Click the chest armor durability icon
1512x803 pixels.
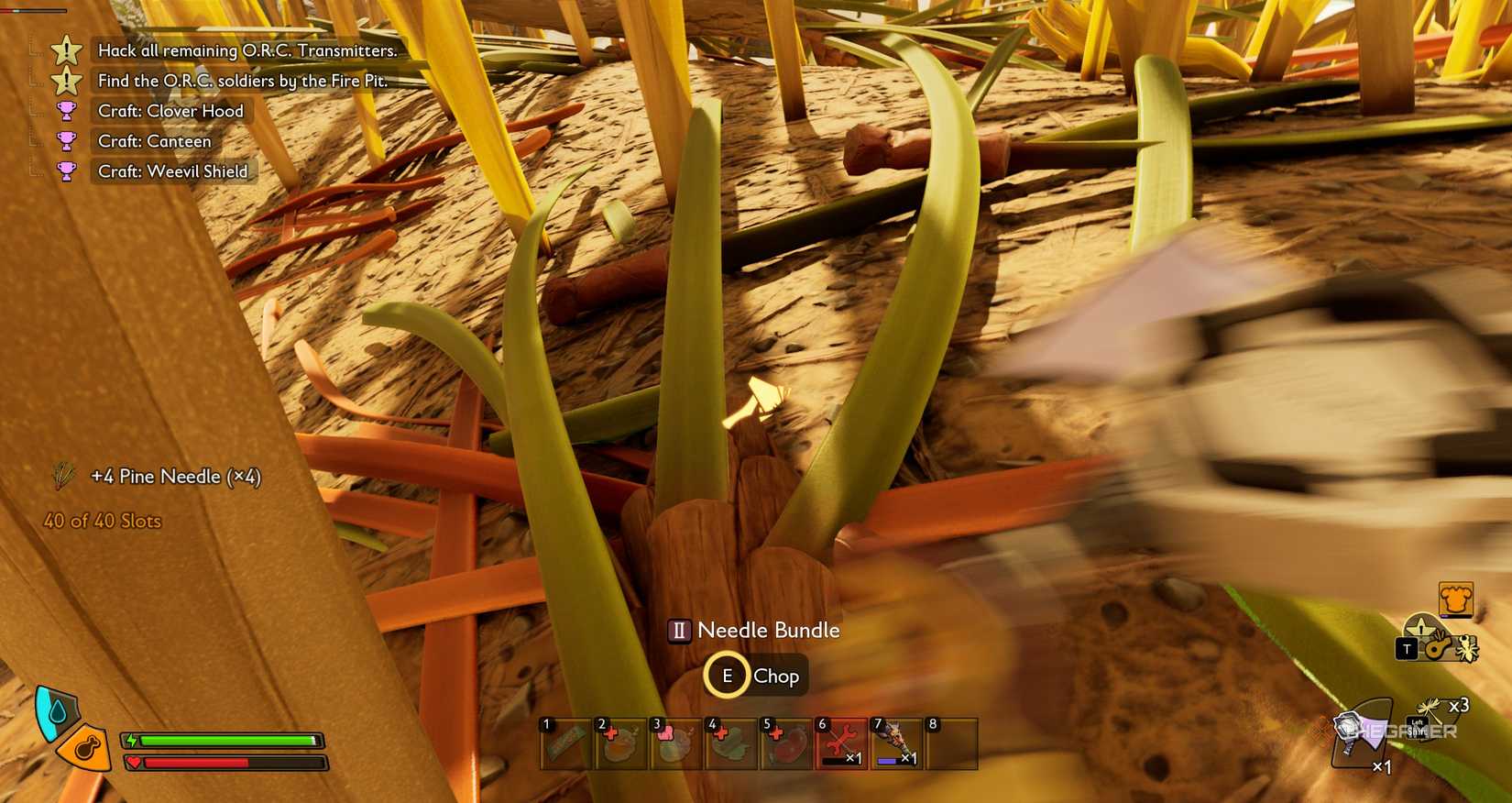click(1456, 599)
